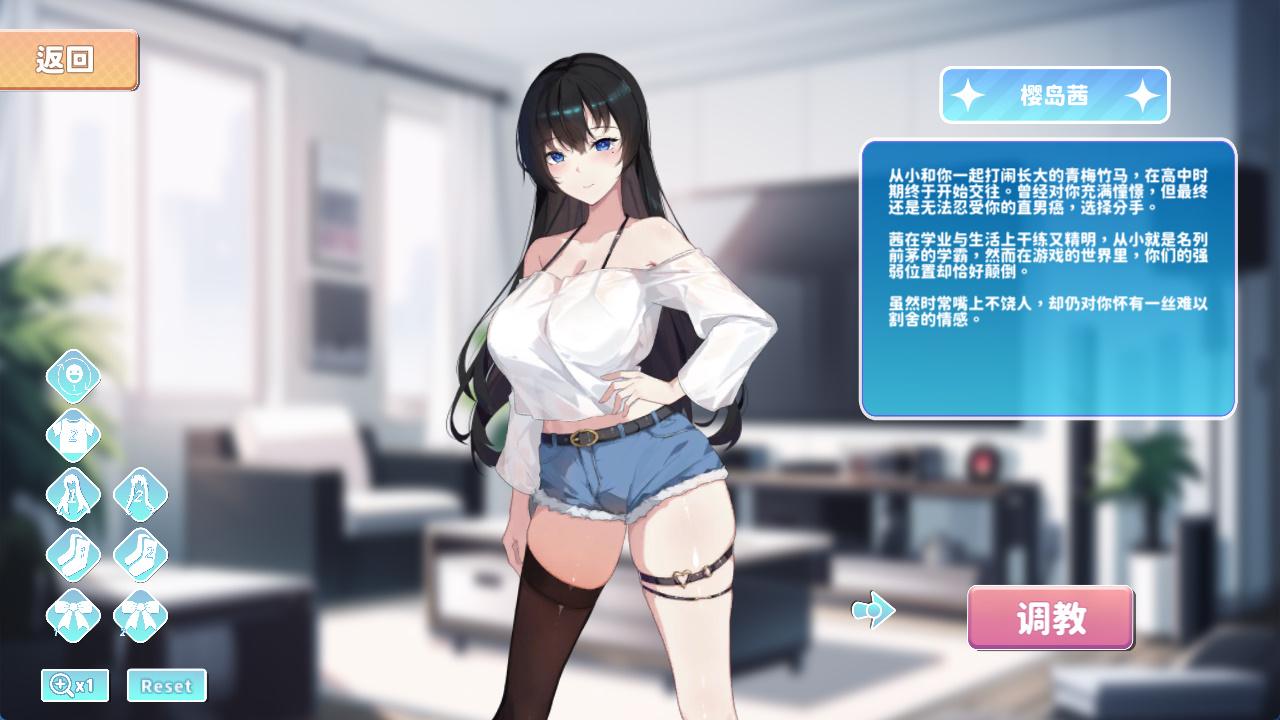Toggle the x1 magnifier zoom button
Viewport: 1280px width, 720px height.
[74, 685]
